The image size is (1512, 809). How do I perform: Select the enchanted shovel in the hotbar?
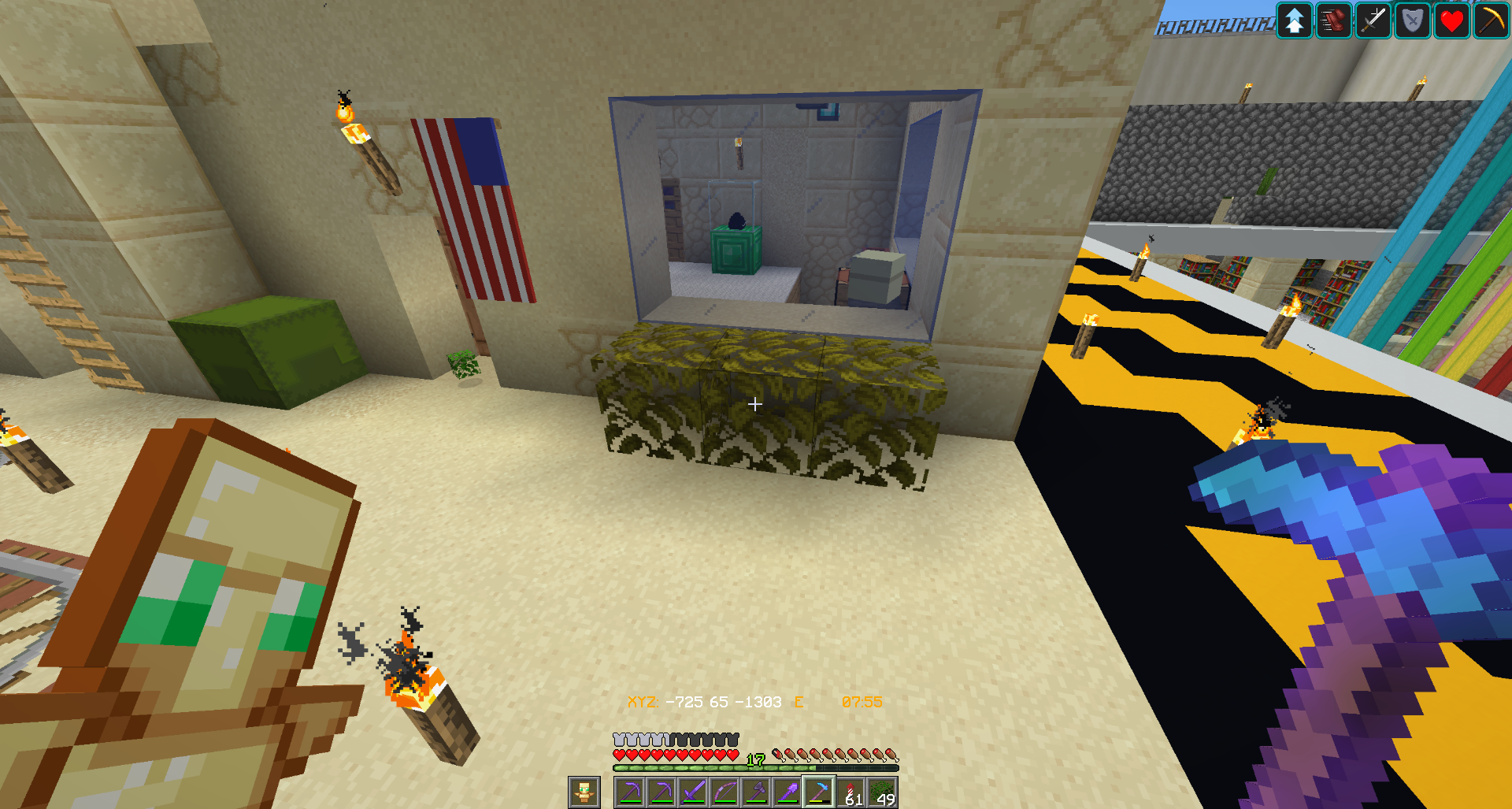click(788, 792)
